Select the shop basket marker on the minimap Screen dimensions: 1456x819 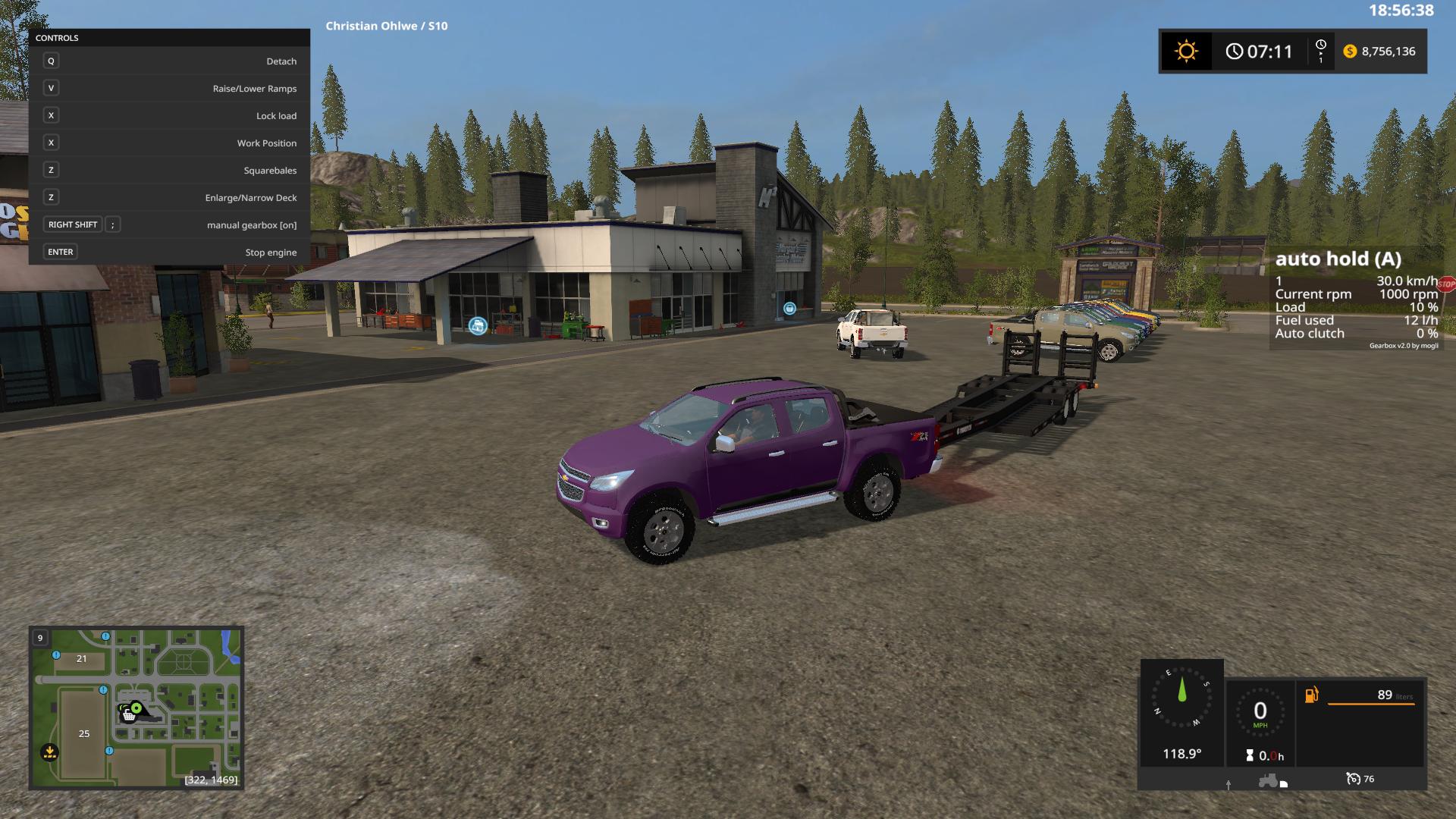[x=129, y=715]
